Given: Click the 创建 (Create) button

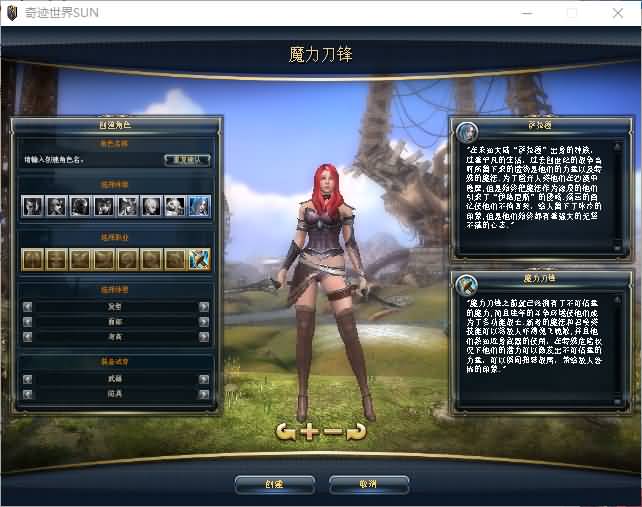Looking at the screenshot, I should pos(274,485).
